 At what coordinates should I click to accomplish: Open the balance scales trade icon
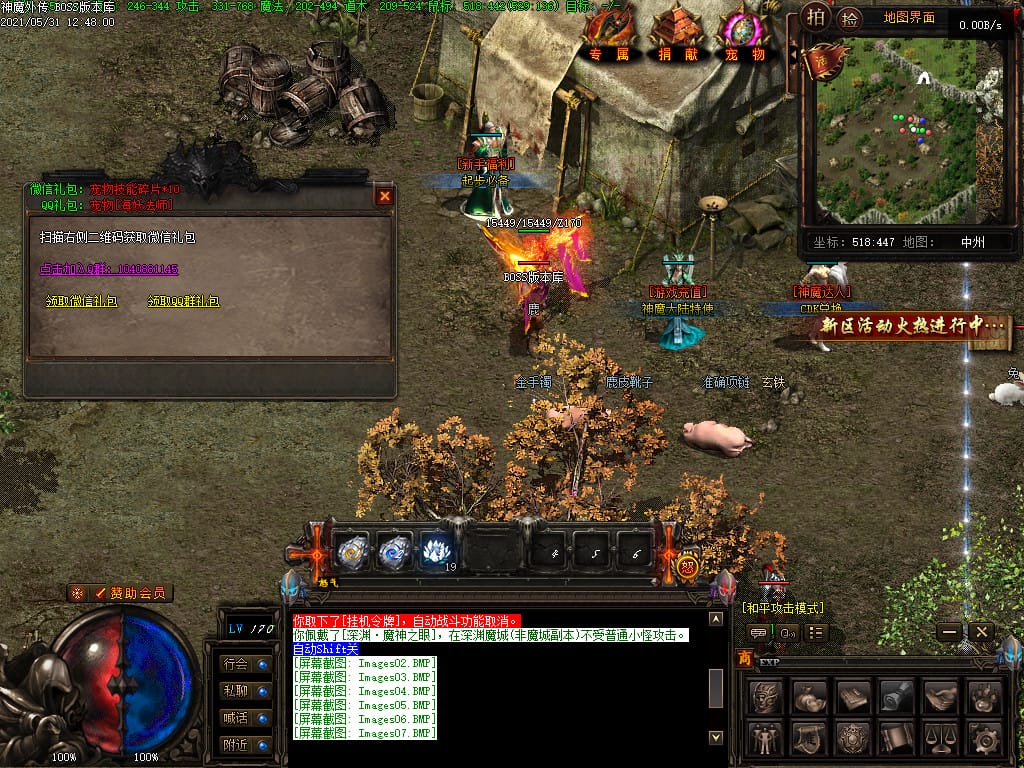(941, 739)
